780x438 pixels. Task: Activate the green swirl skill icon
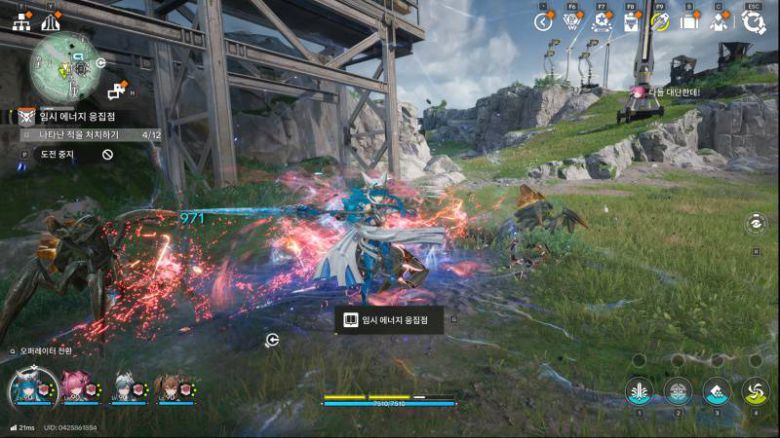pyautogui.click(x=755, y=391)
